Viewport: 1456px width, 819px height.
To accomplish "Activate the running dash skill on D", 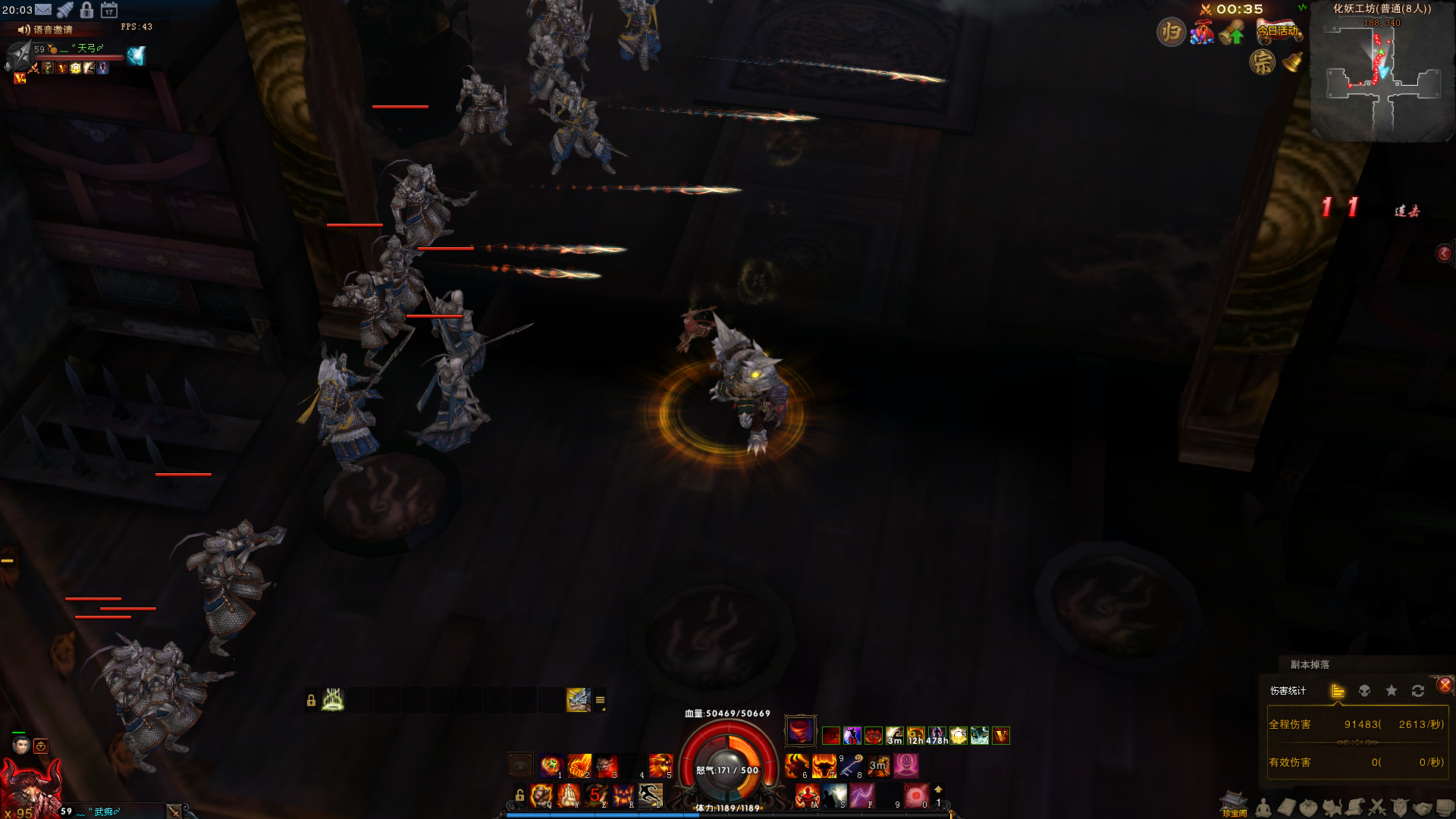I will click(651, 795).
